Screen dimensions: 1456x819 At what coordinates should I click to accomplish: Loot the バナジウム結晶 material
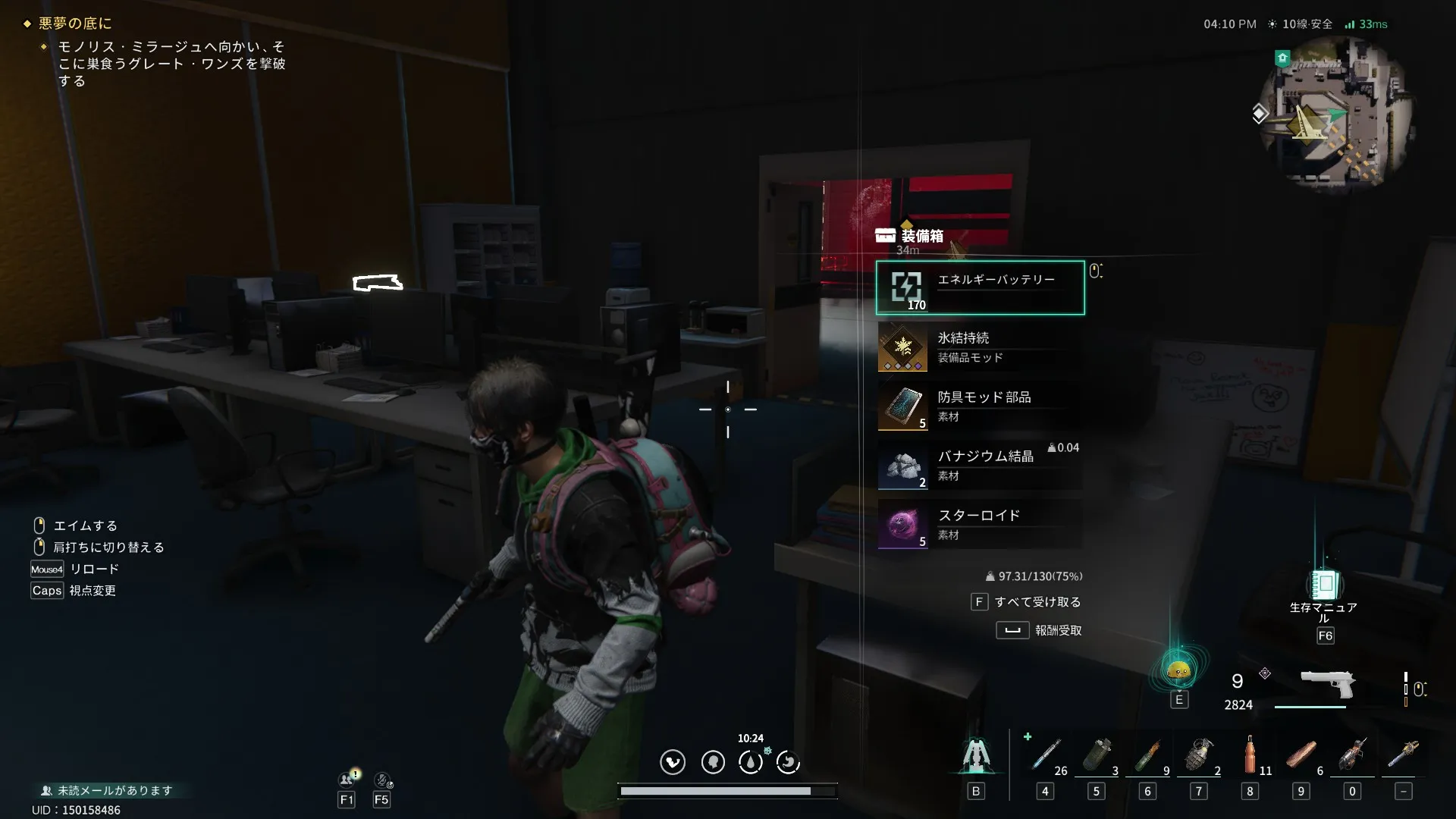tap(980, 466)
